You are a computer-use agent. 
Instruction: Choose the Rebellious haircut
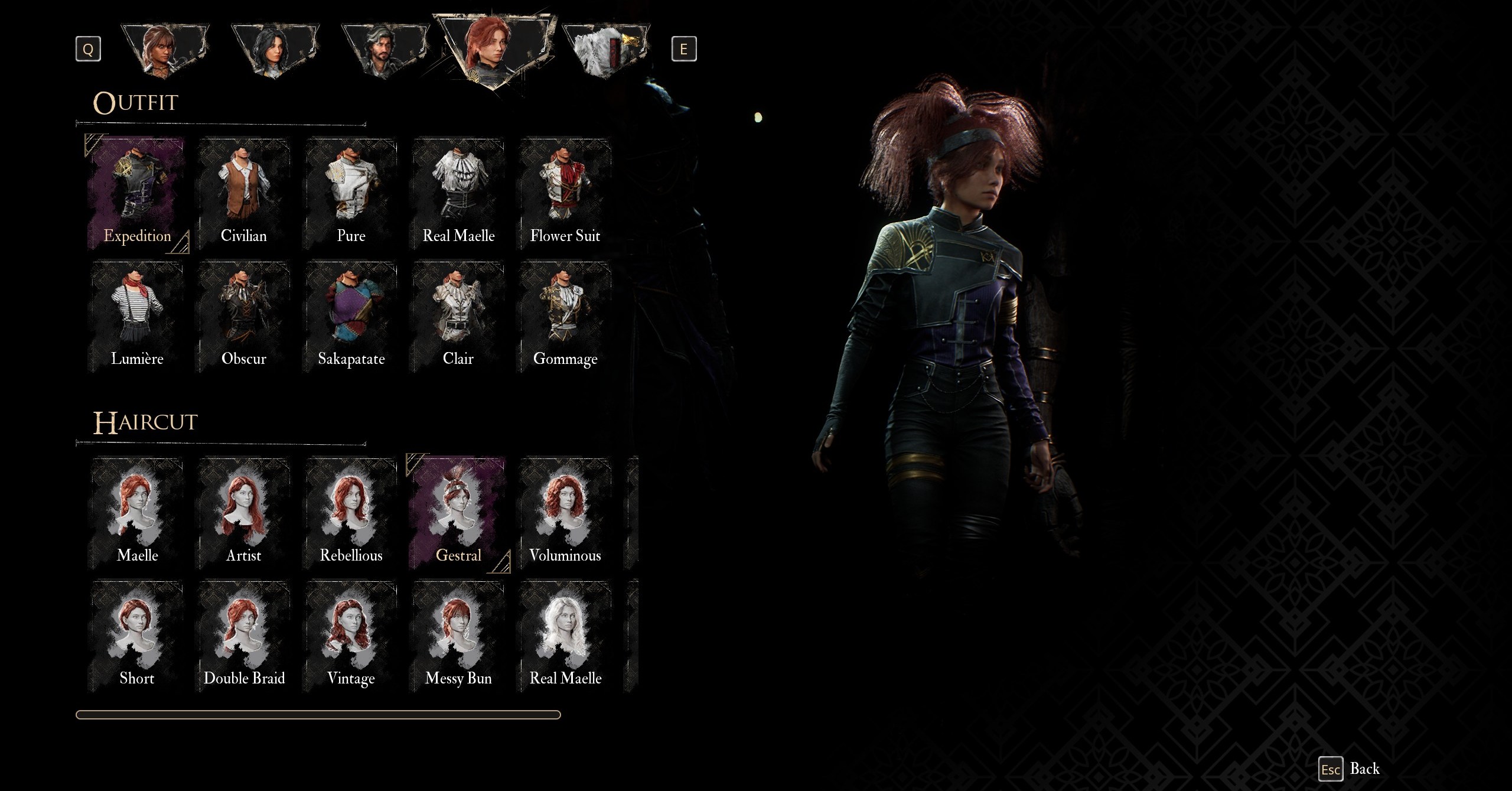(x=351, y=513)
